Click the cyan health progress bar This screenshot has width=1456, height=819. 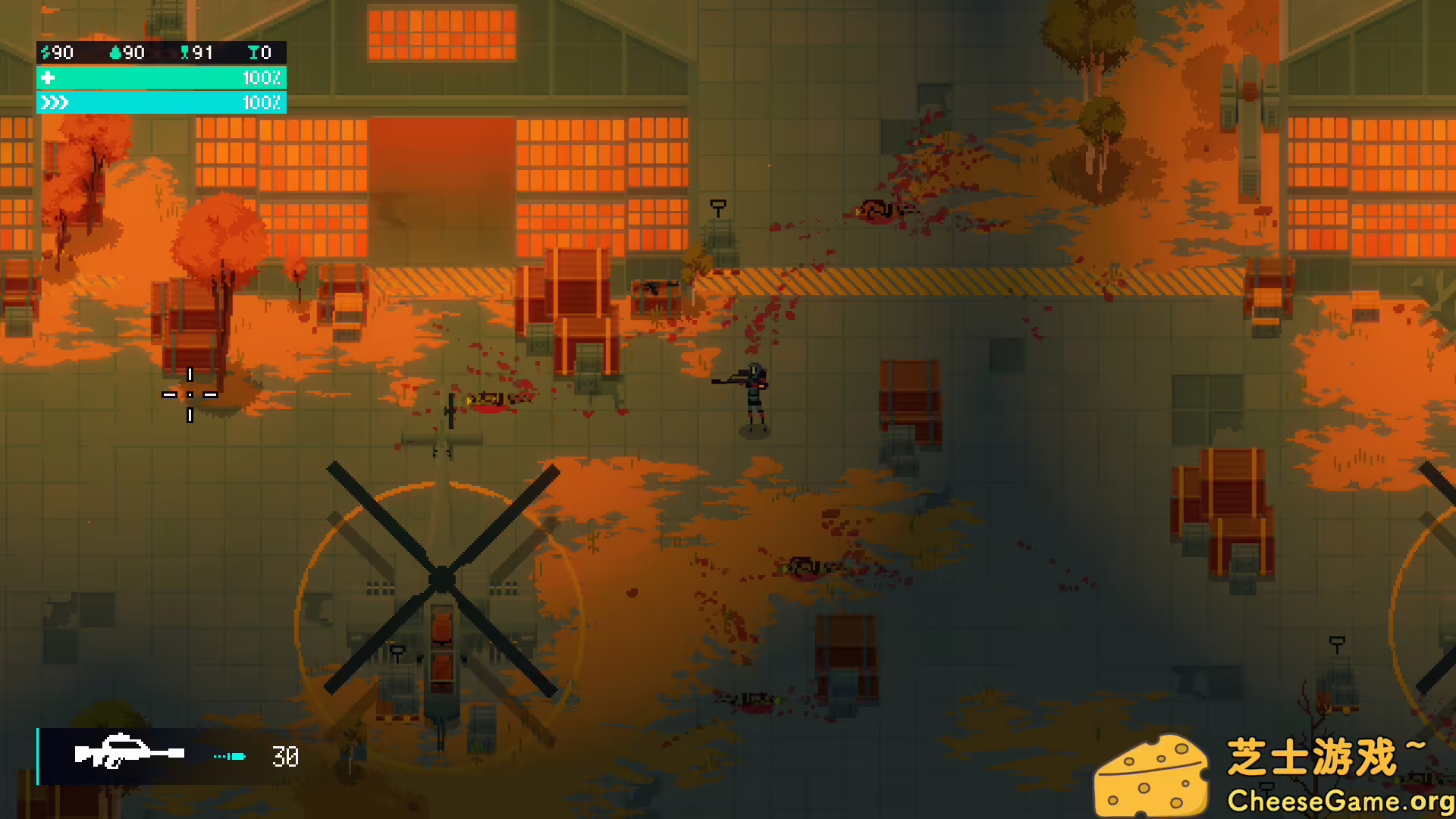point(161,77)
